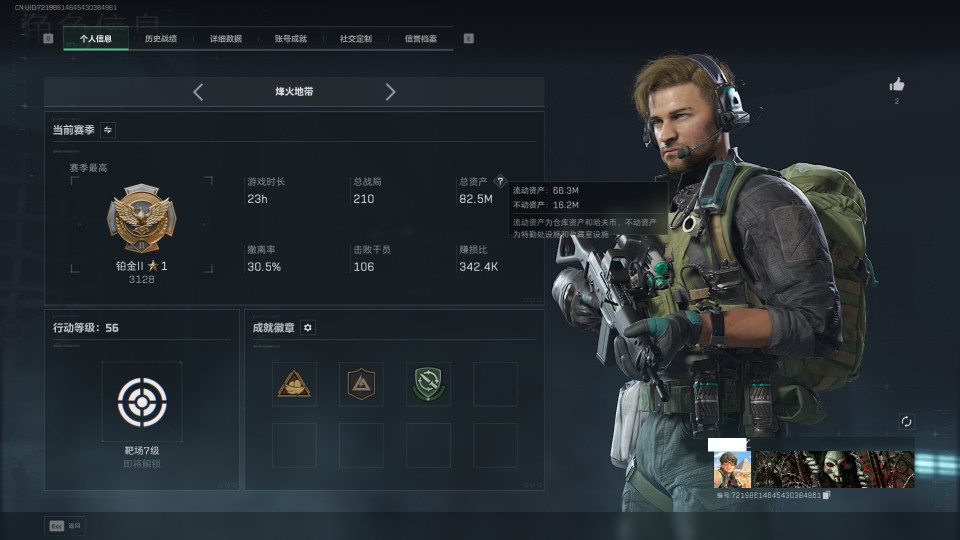Toggle the season switch icon next to 当前赛季
This screenshot has width=960, height=540.
108,130
